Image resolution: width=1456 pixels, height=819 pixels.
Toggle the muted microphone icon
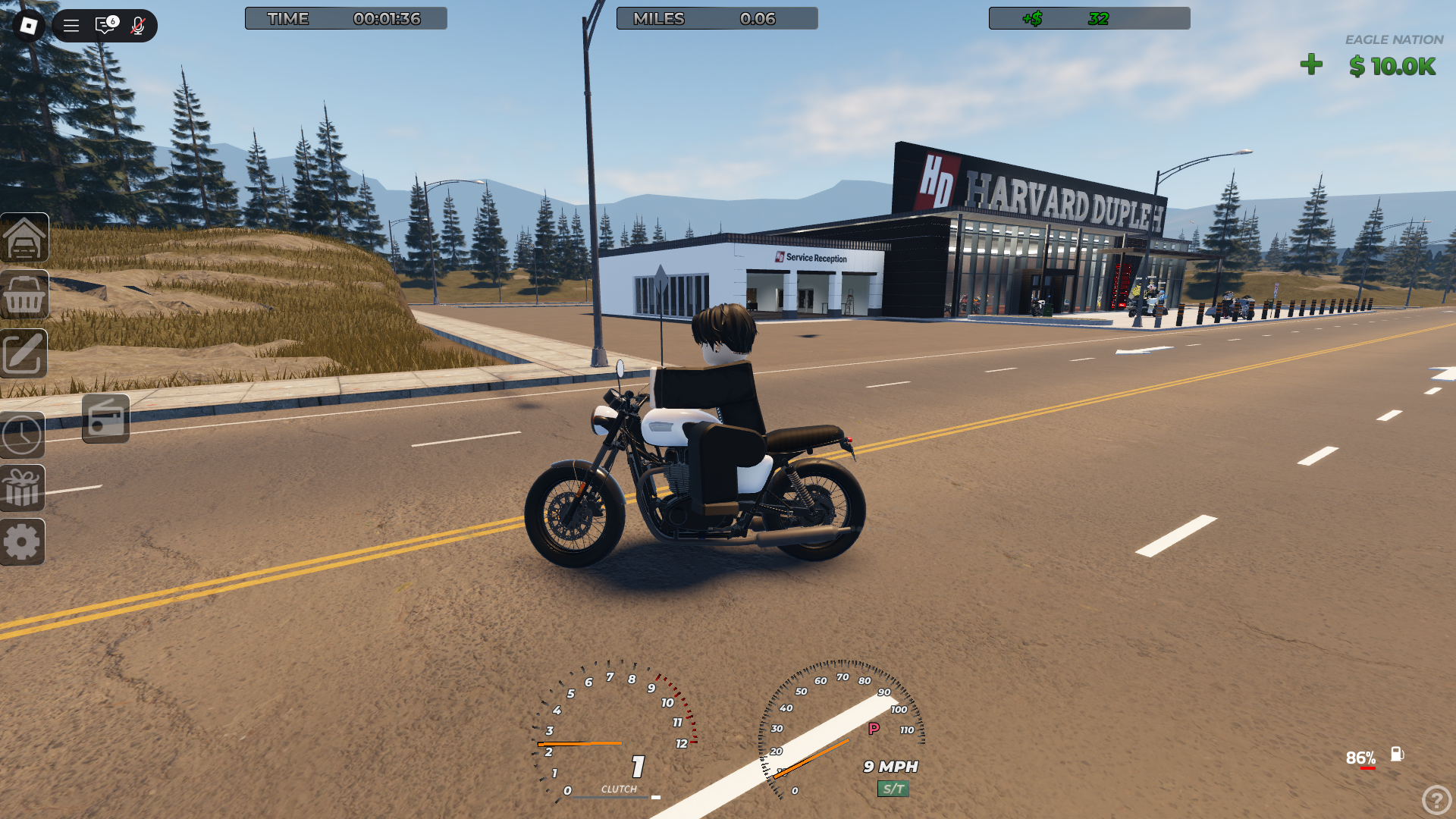[137, 26]
